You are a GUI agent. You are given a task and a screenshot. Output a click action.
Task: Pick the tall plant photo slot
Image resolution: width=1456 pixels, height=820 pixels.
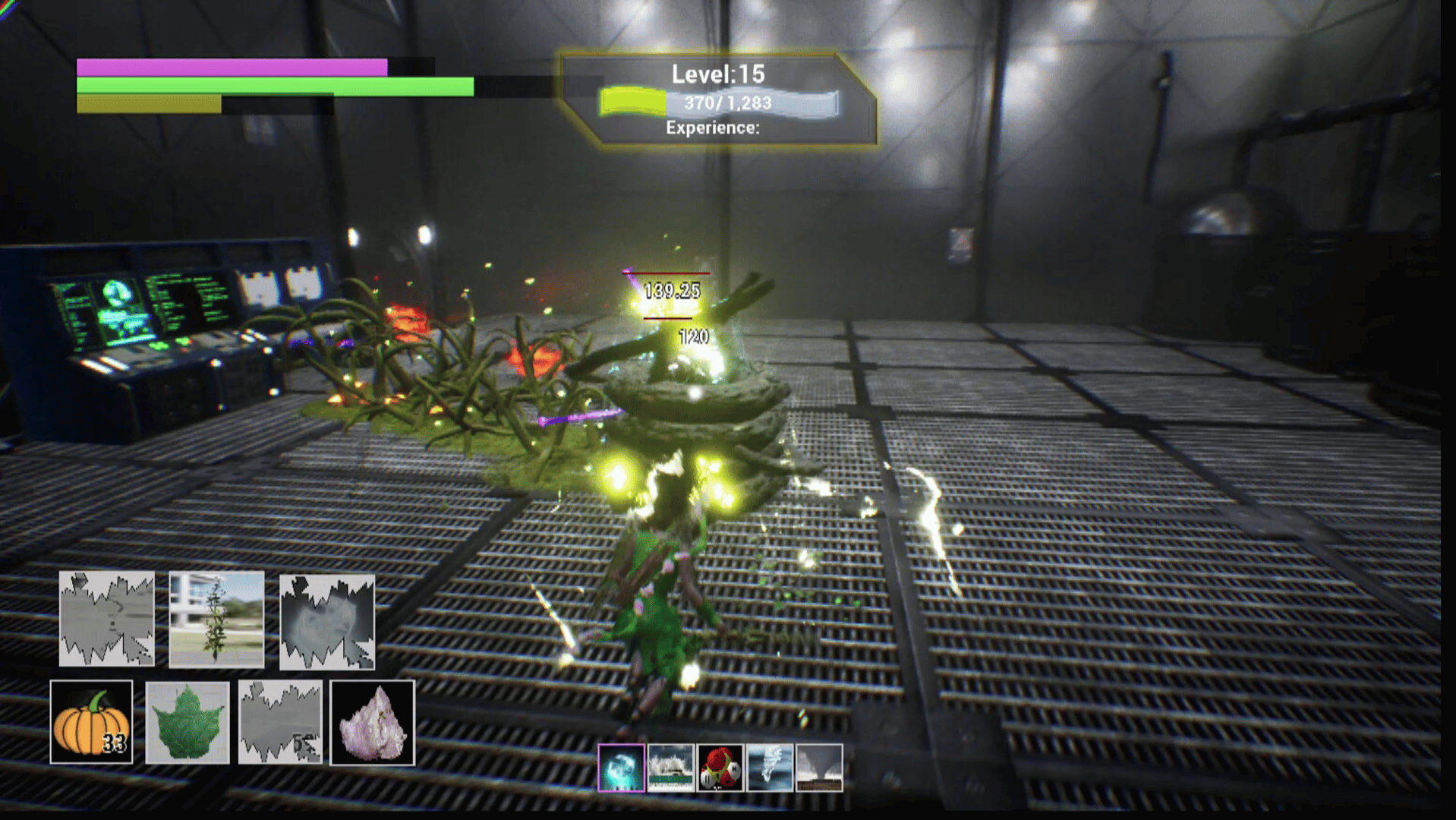(216, 620)
